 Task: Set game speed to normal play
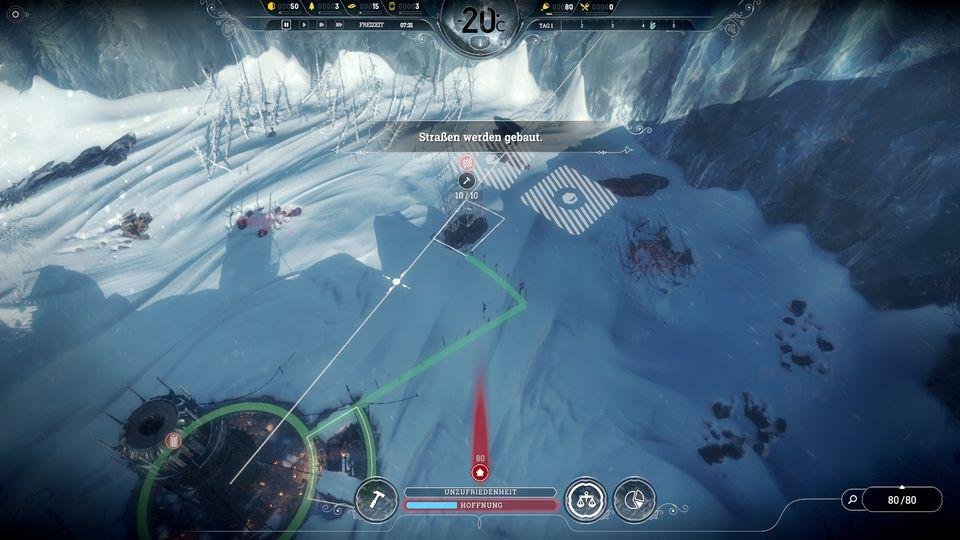(304, 24)
